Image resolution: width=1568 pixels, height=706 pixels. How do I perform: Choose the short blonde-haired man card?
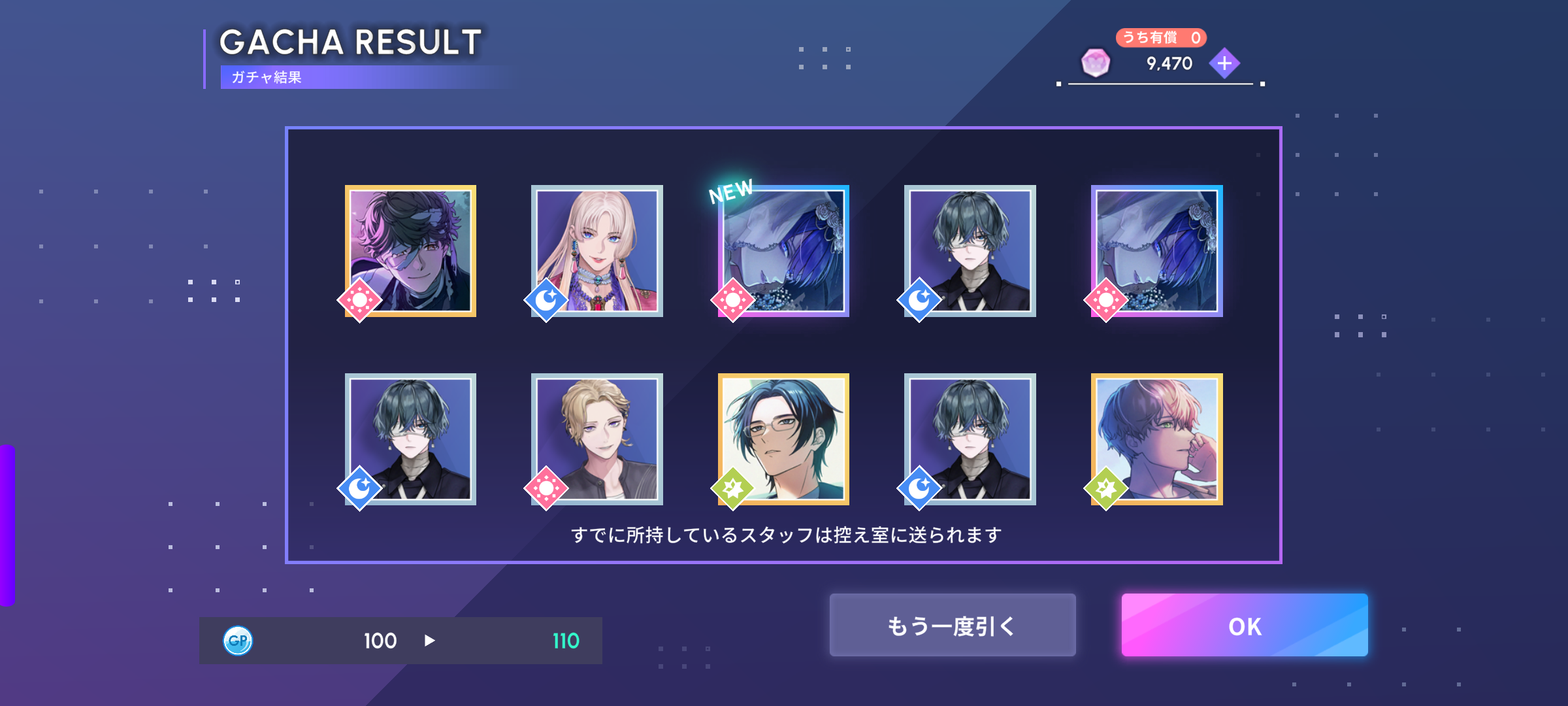[x=596, y=439]
